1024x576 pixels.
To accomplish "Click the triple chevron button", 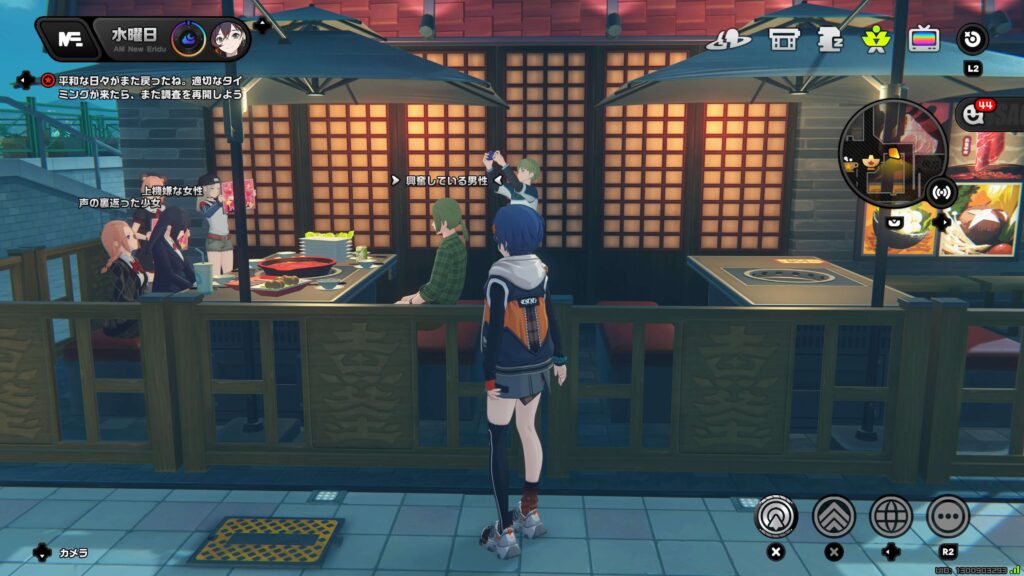I will [x=834, y=517].
